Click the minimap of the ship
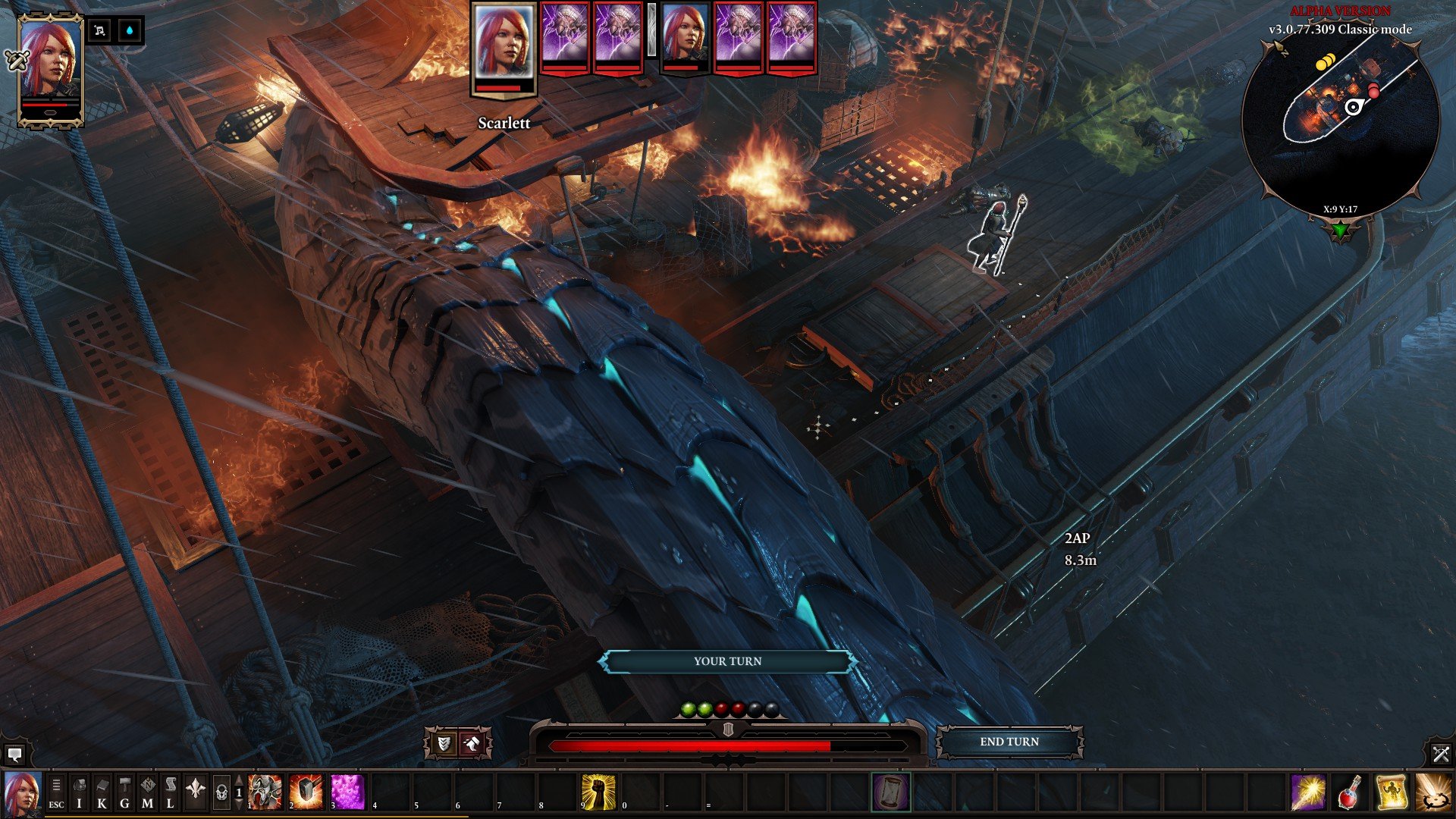Screen dimensions: 1456x819 [1340, 121]
